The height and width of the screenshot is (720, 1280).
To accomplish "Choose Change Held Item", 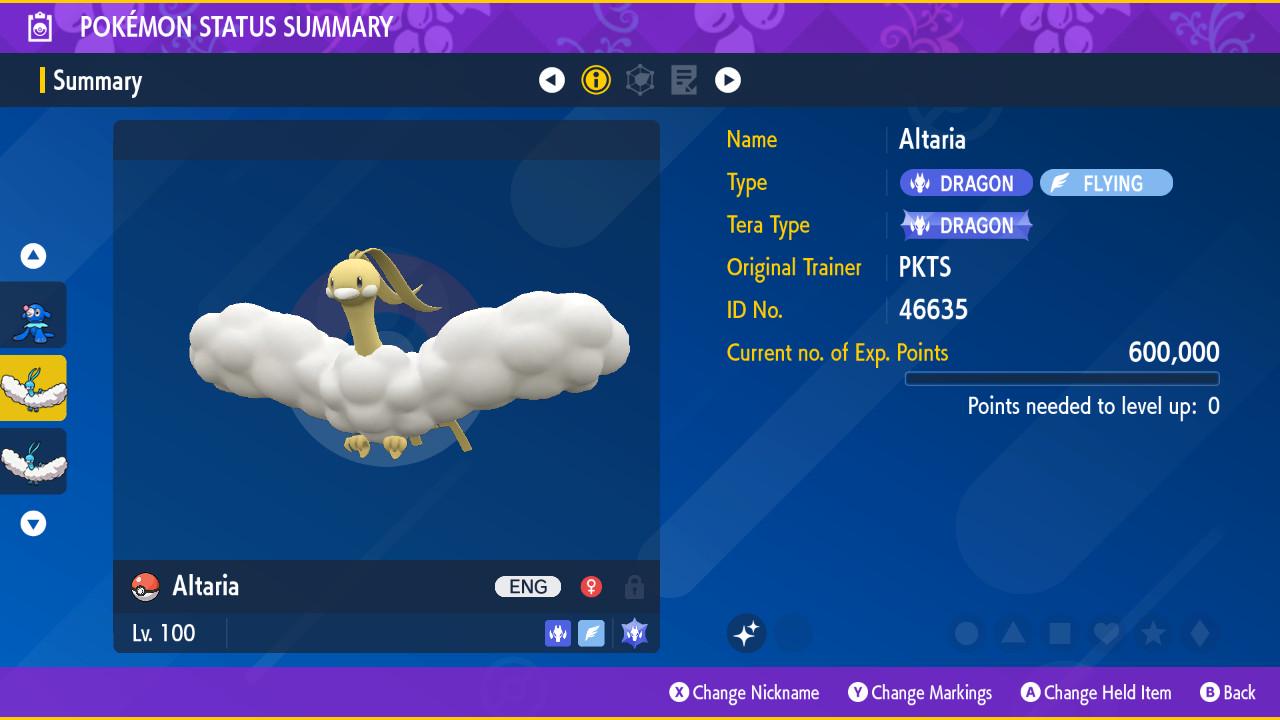I will (1095, 692).
